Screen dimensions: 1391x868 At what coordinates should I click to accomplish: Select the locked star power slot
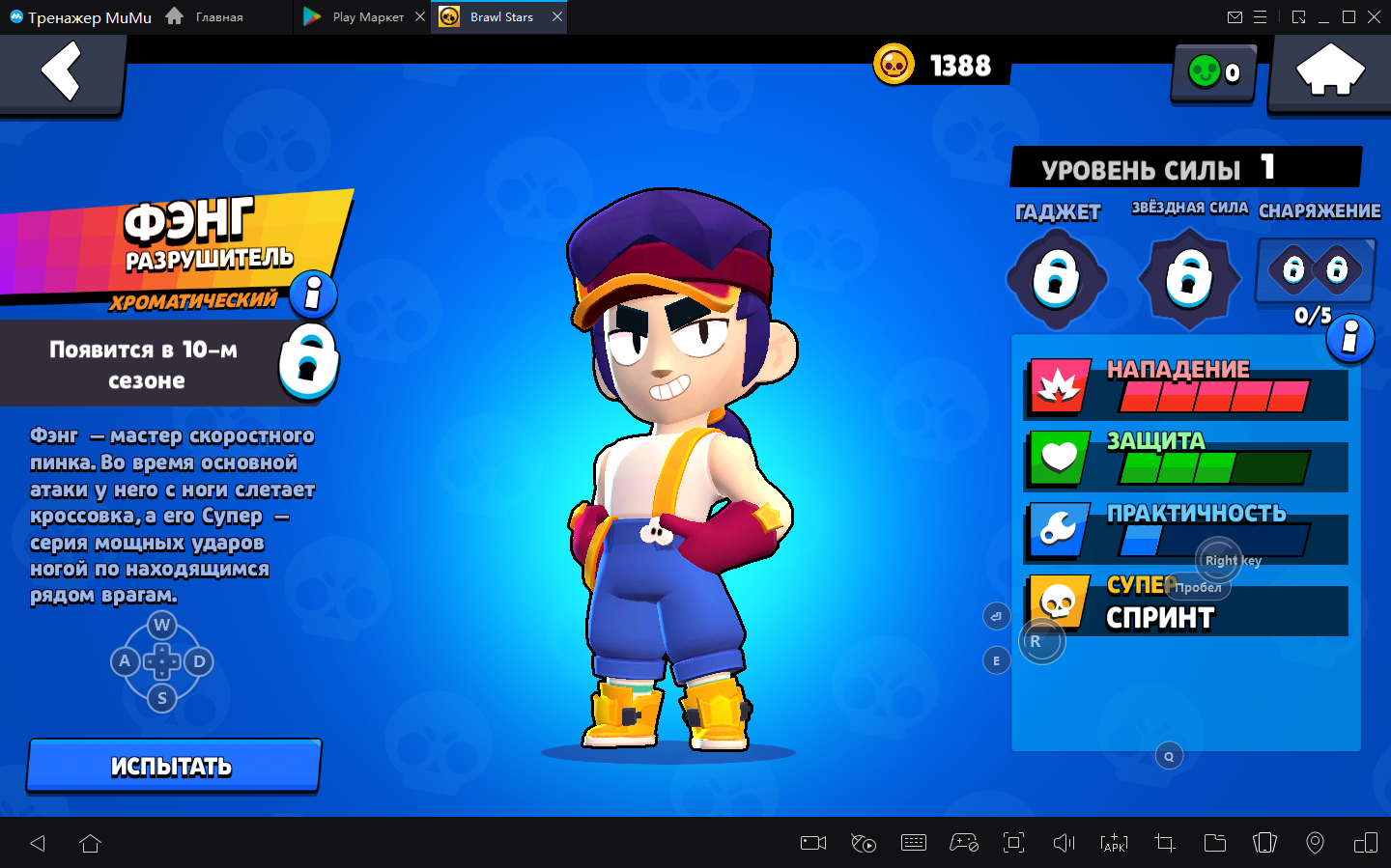1189,279
